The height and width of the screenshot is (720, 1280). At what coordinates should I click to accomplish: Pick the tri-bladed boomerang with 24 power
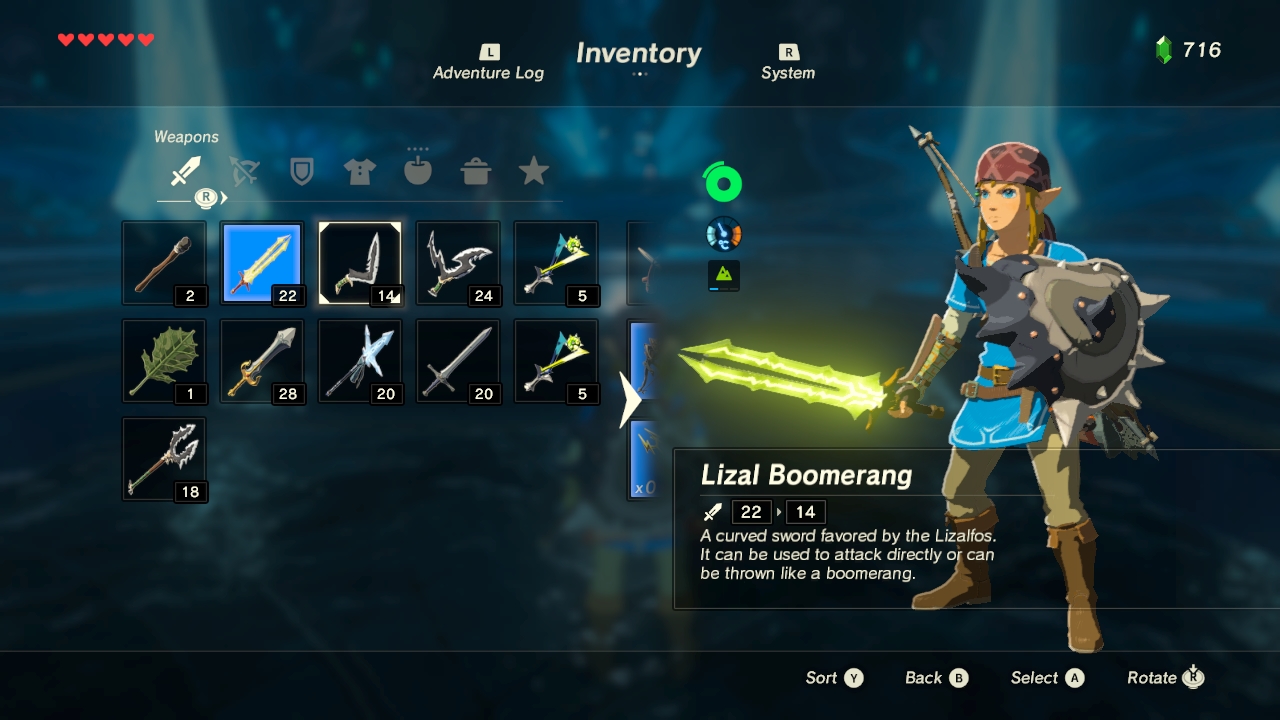[x=458, y=263]
